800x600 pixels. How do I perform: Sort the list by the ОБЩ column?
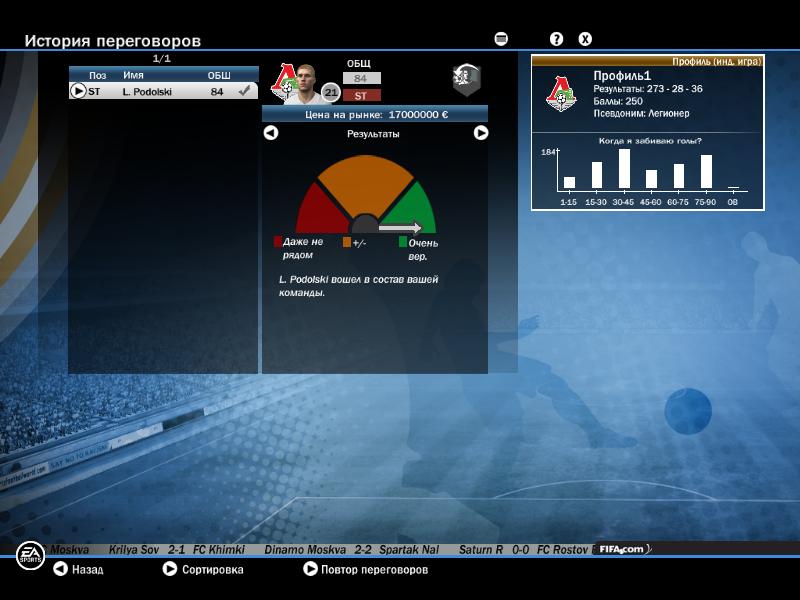coord(218,75)
